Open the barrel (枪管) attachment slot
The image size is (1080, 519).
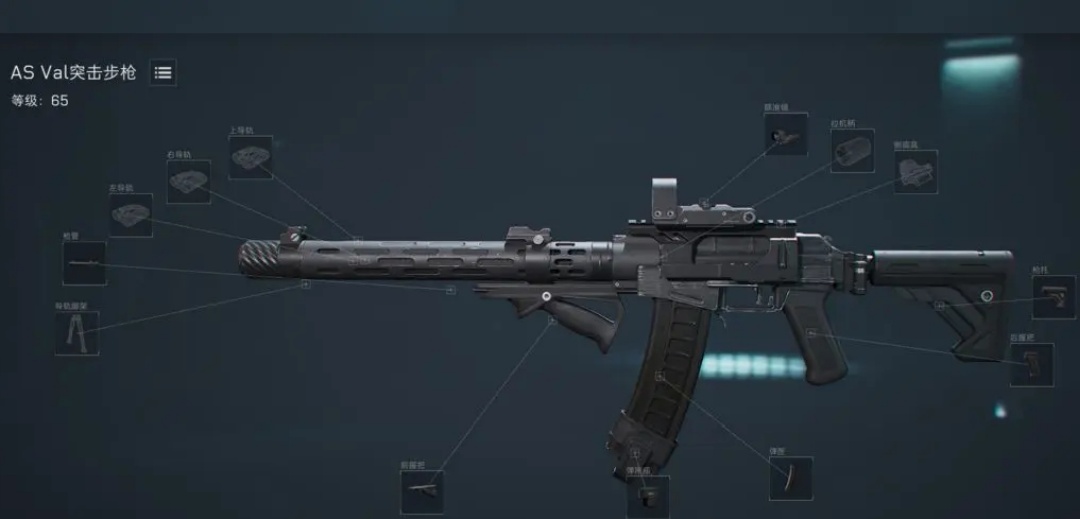tap(84, 263)
